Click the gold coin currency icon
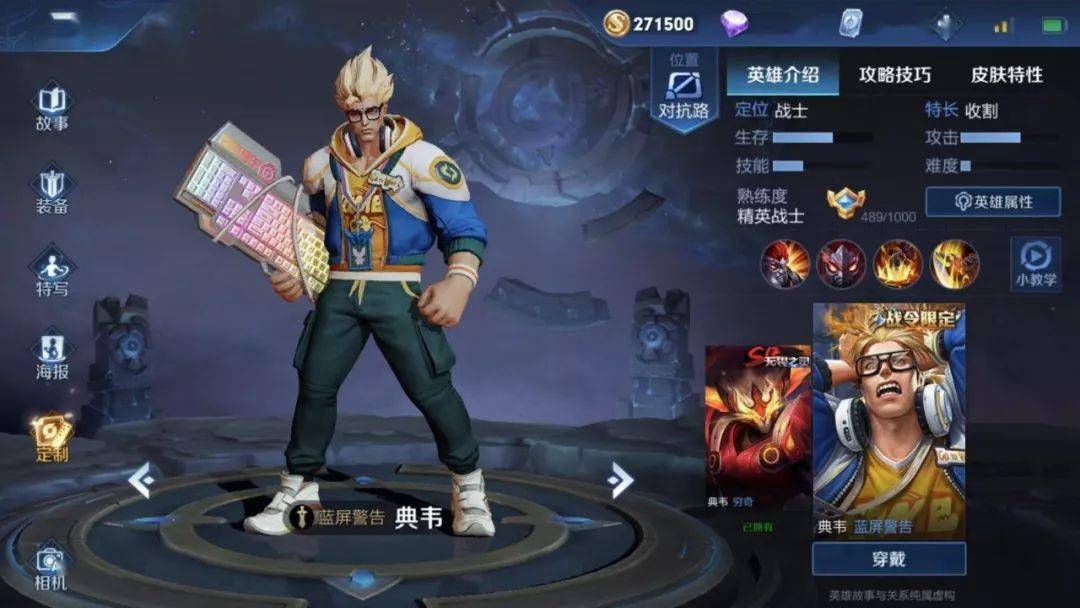The image size is (1080, 608). tap(617, 23)
